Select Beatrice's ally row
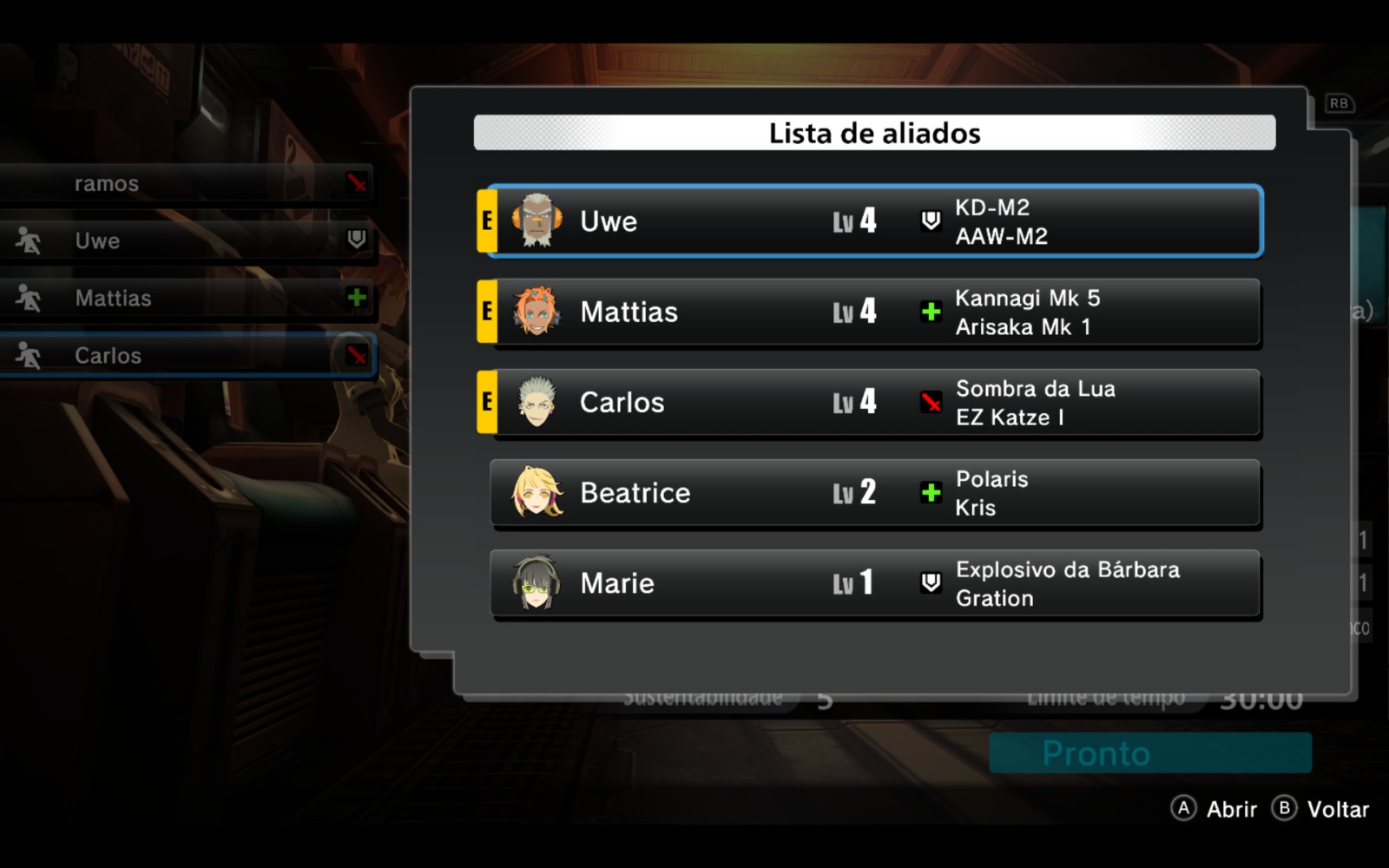Image resolution: width=1389 pixels, height=868 pixels. [x=873, y=493]
